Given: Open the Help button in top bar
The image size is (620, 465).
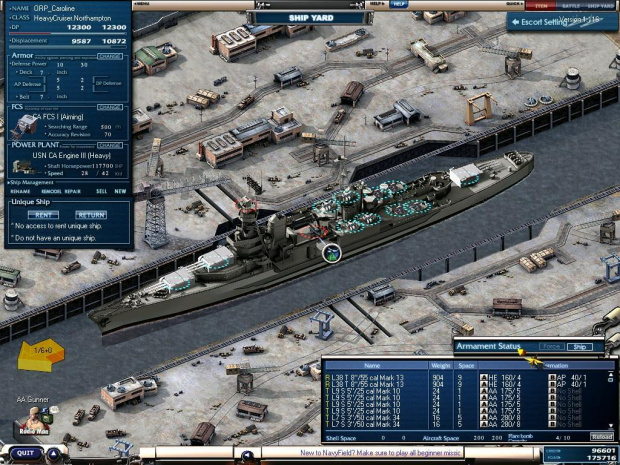Looking at the screenshot, I should (399, 4).
